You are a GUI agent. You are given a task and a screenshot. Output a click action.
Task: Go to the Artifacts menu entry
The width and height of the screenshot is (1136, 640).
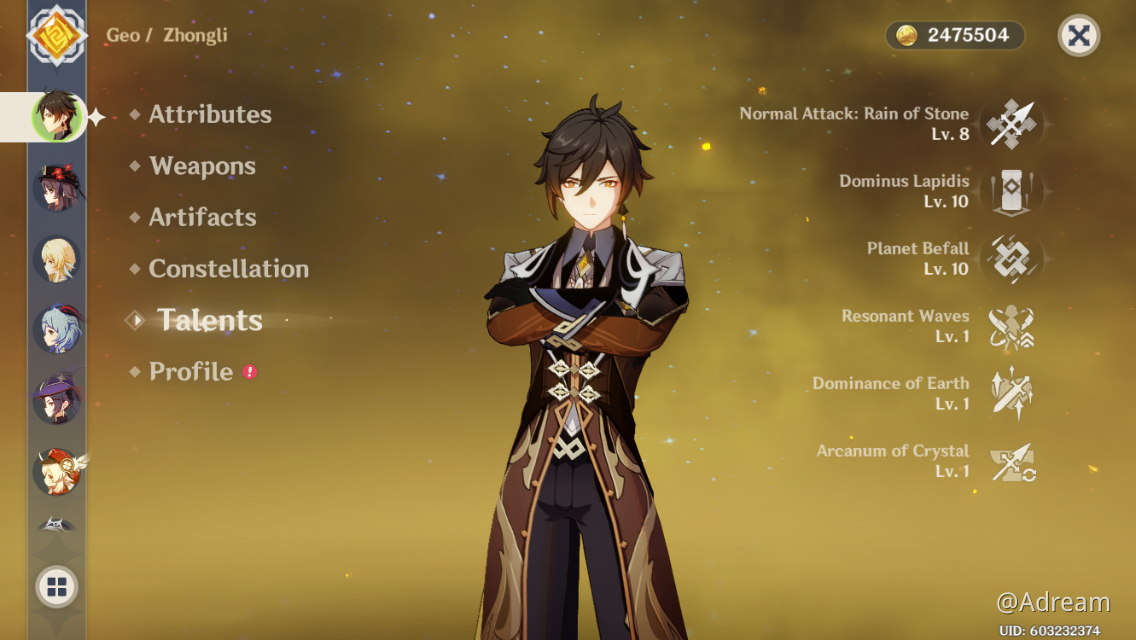point(202,217)
